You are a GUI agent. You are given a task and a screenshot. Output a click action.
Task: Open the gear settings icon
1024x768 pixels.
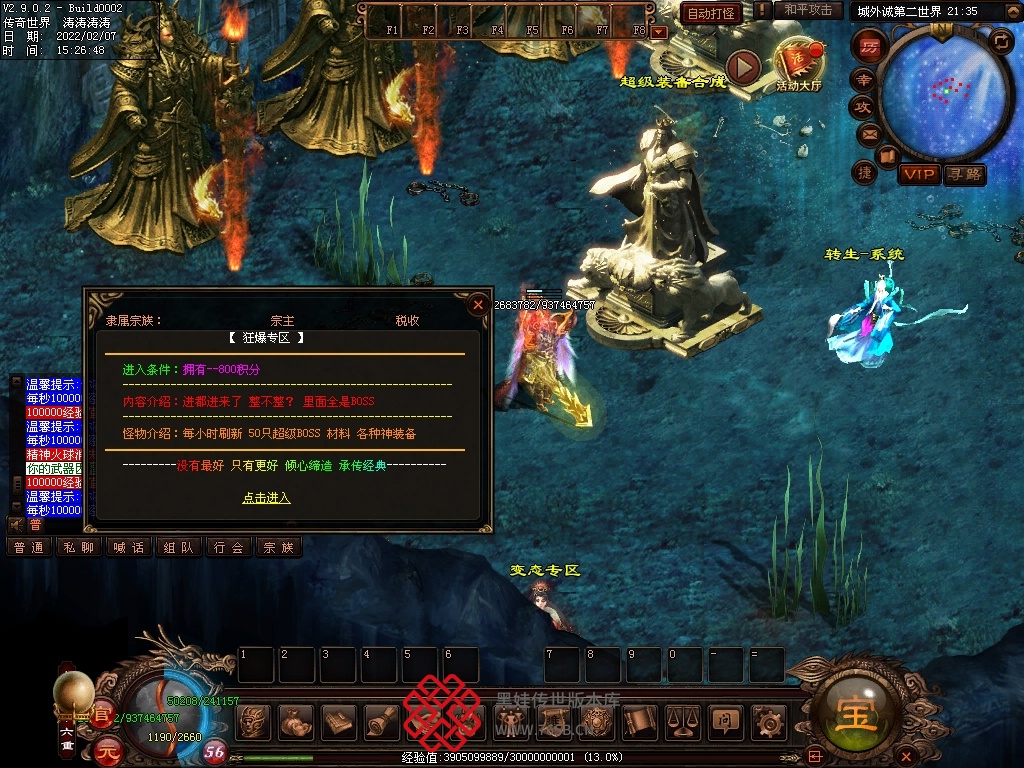[x=767, y=720]
